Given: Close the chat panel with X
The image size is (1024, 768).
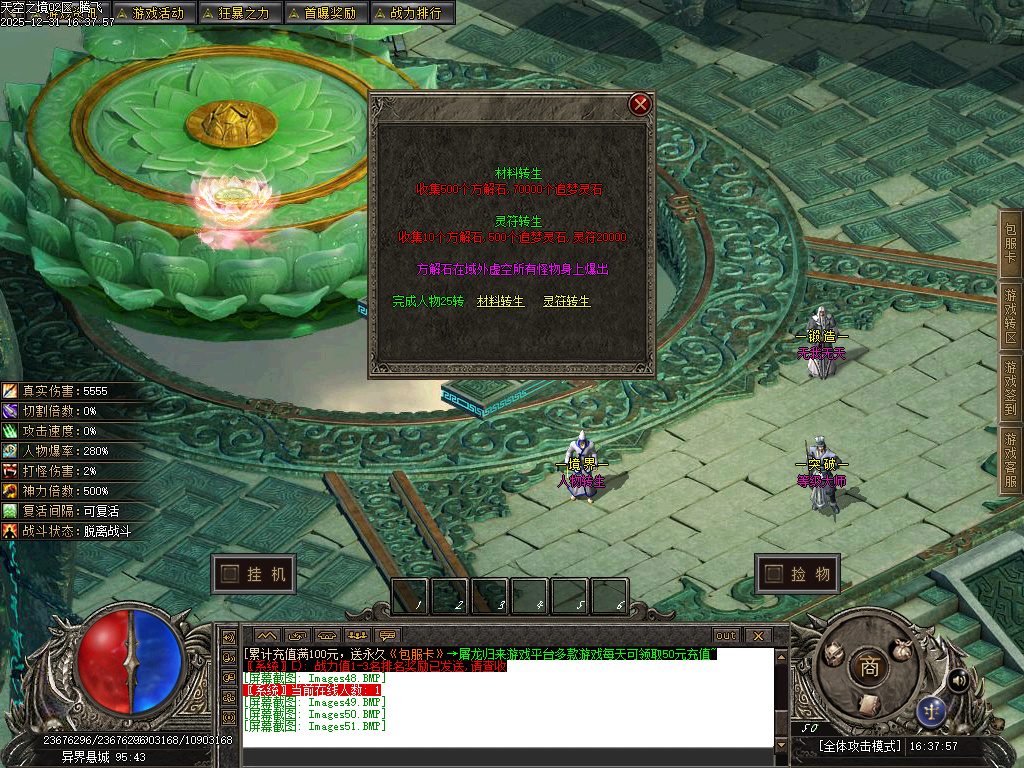Looking at the screenshot, I should click(758, 635).
